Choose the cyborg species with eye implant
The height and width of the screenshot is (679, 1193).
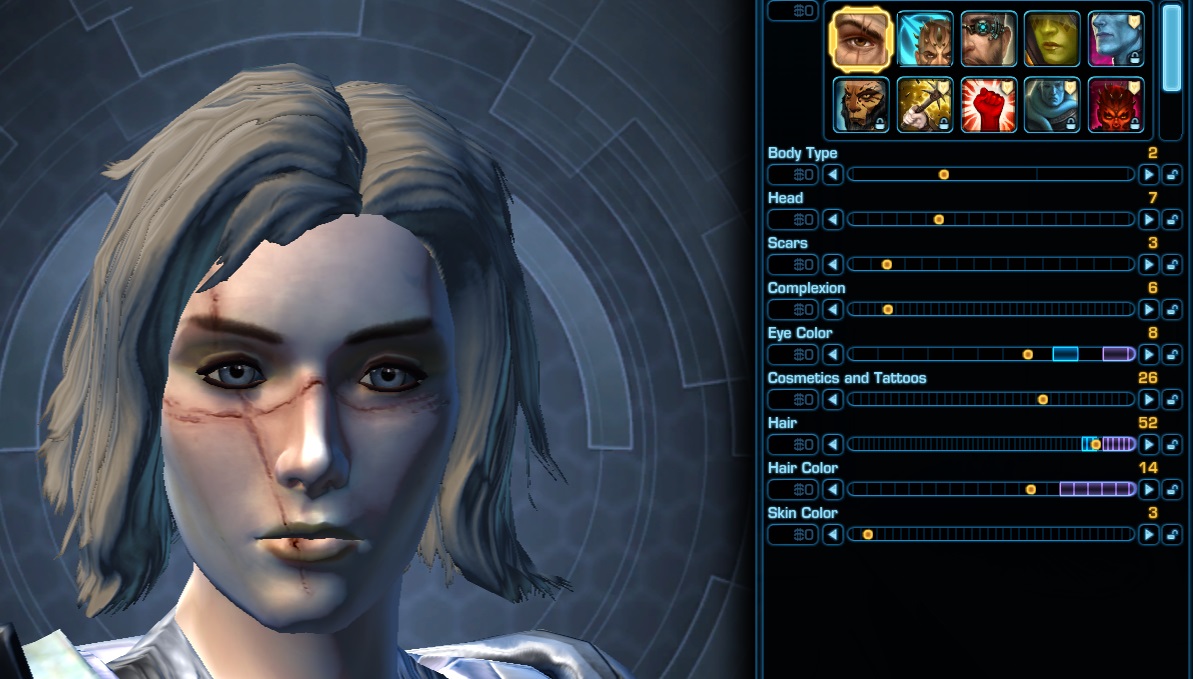coord(989,39)
